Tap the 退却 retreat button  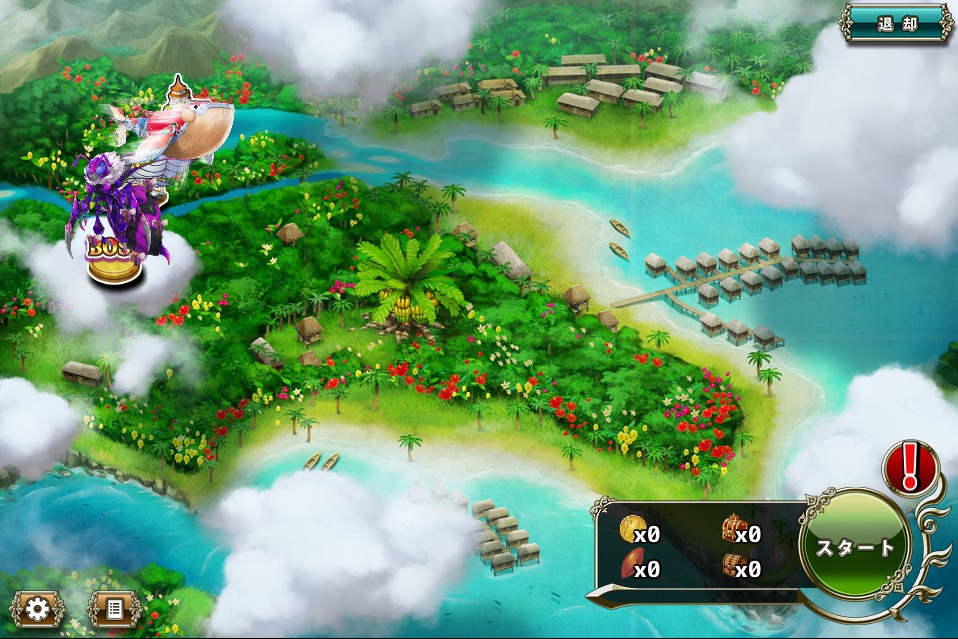pos(896,24)
